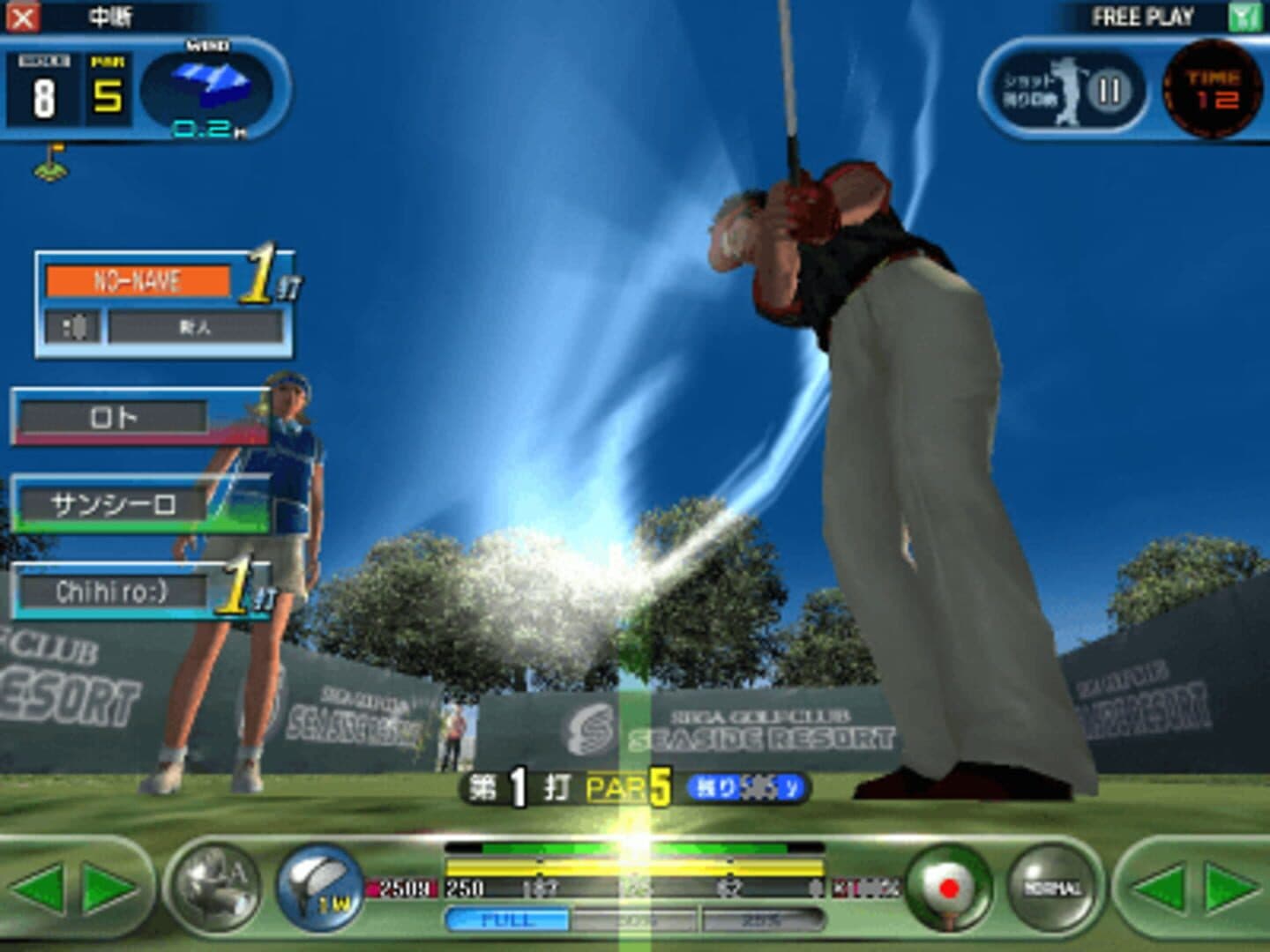Click the 1W driver club icon
Screen dimensions: 1270x952
pos(320,885)
